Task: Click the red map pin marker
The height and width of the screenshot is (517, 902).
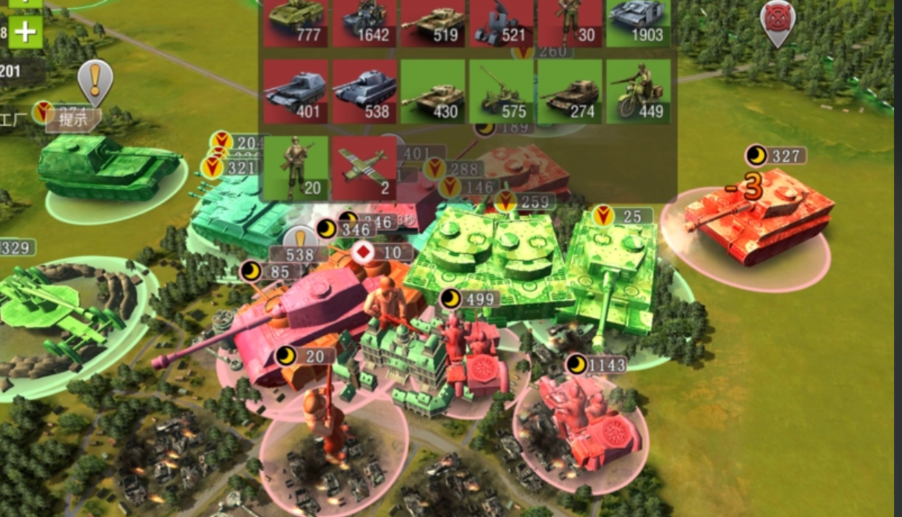Action: [x=777, y=20]
